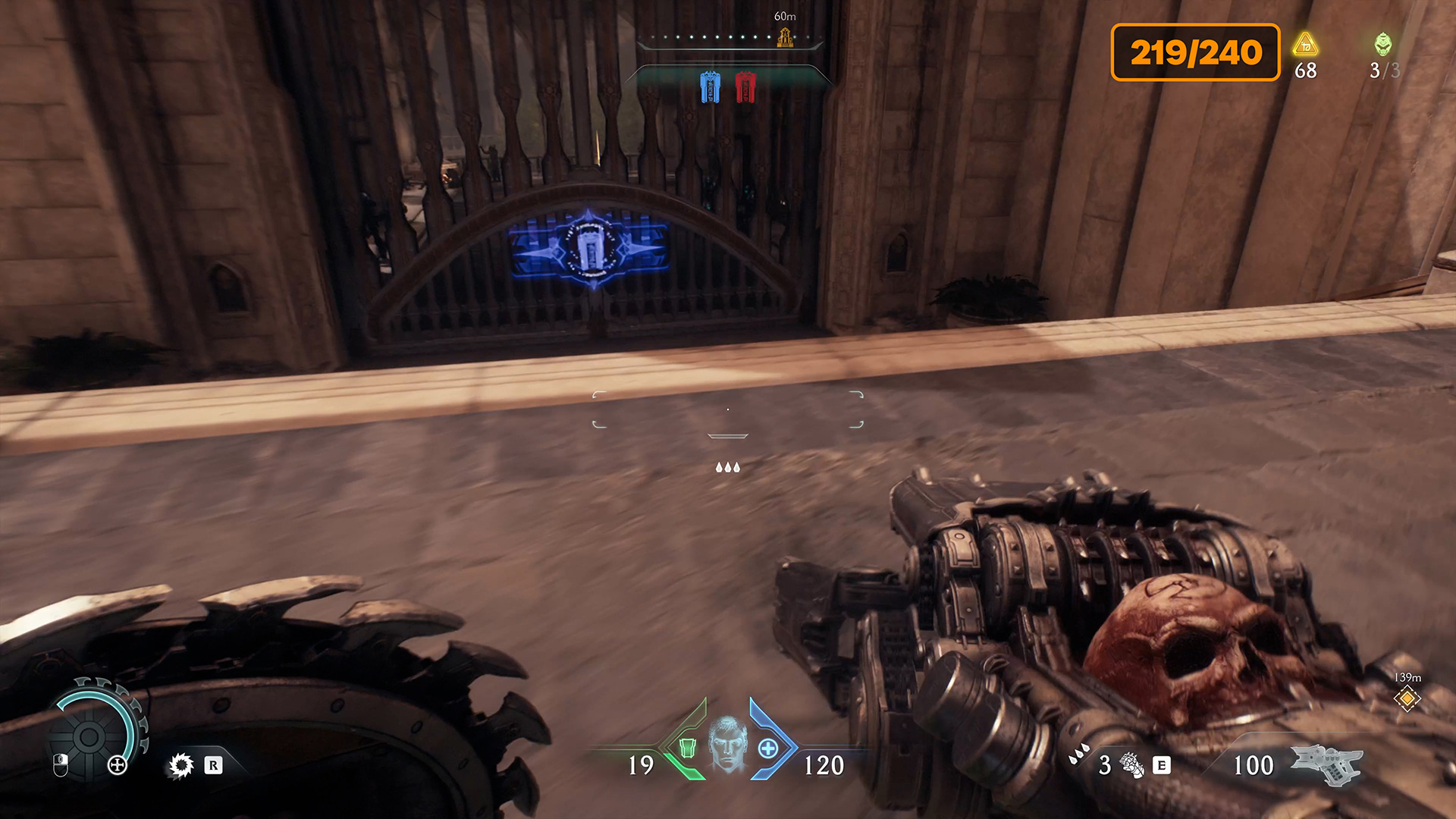The image size is (1456, 819).
Task: Click the gold objective marker on the compass
Action: click(785, 36)
